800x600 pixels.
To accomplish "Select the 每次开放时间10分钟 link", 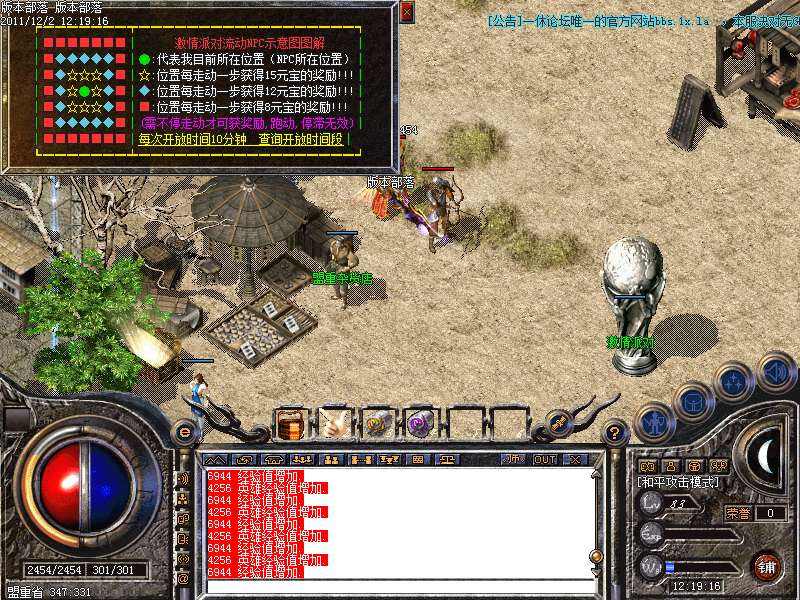I will [192, 140].
